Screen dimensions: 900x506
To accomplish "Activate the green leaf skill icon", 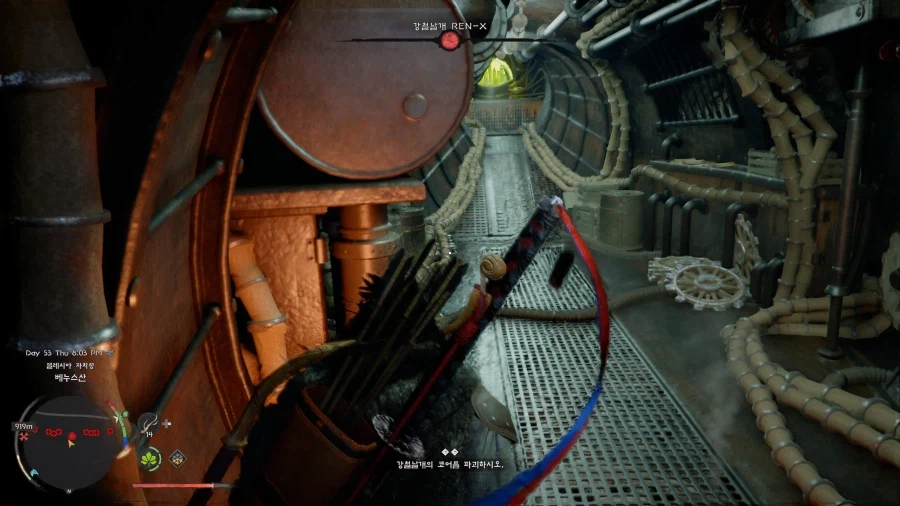I will tap(150, 459).
